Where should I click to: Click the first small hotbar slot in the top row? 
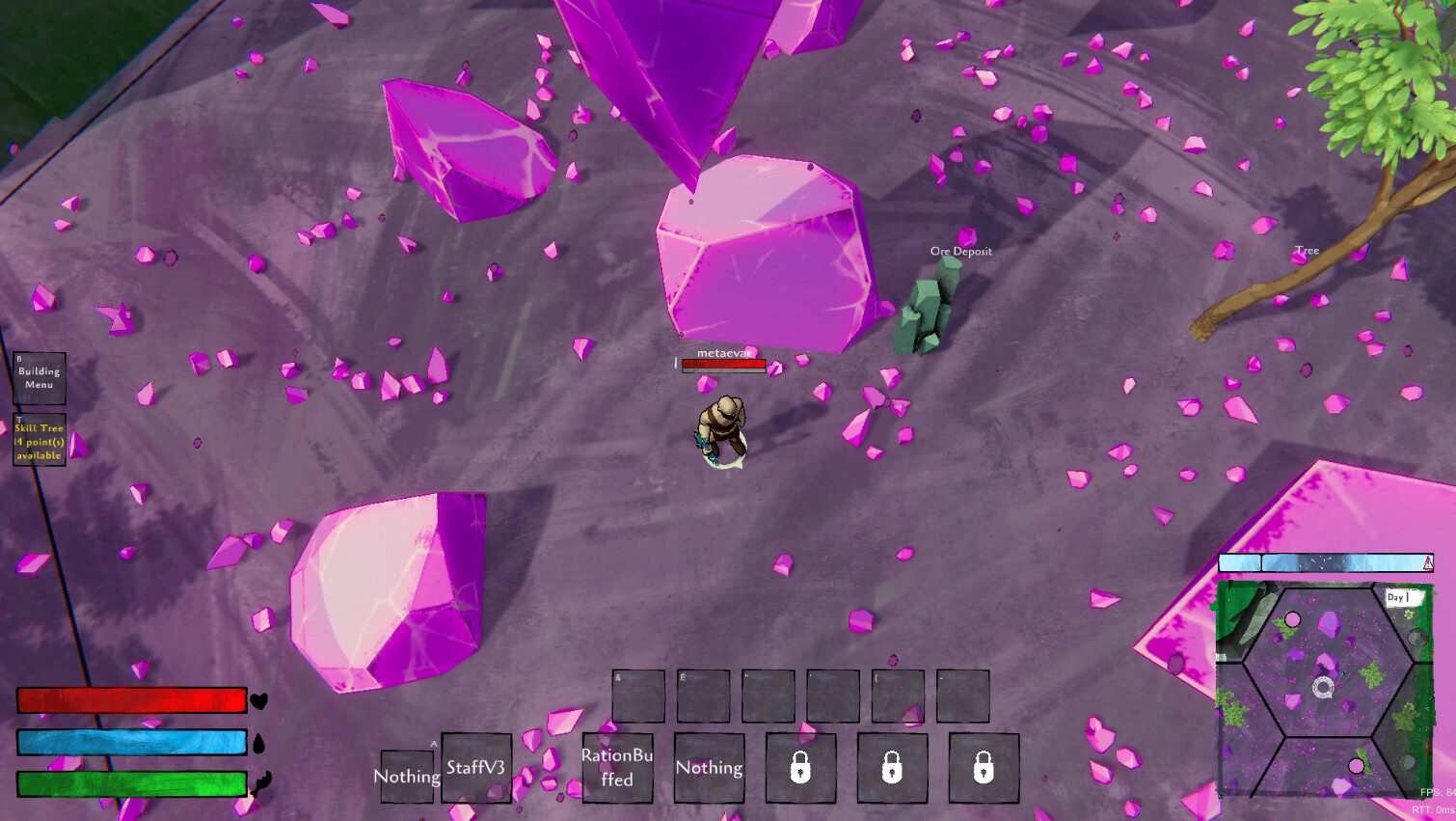tap(638, 695)
